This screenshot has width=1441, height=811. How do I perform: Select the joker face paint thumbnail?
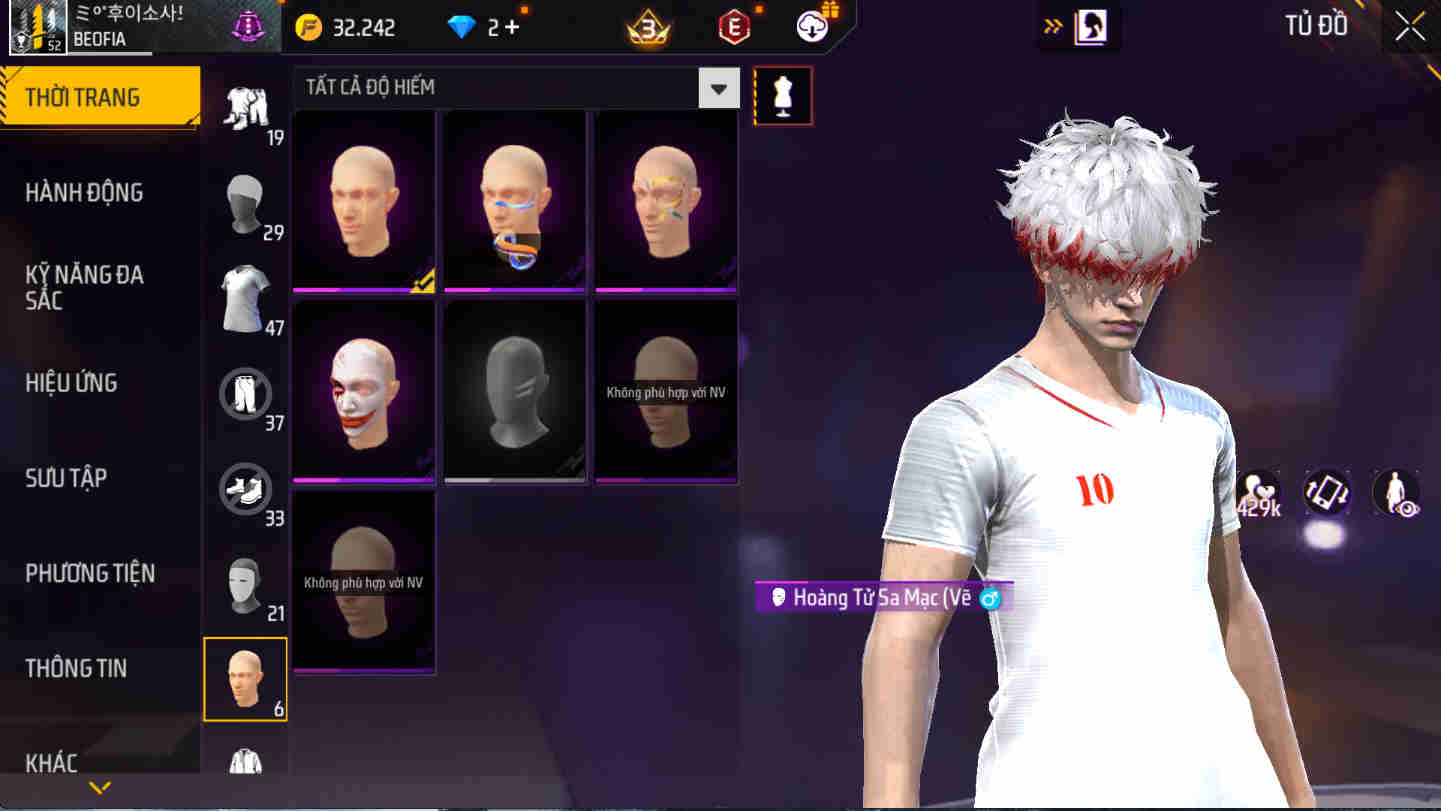point(363,390)
